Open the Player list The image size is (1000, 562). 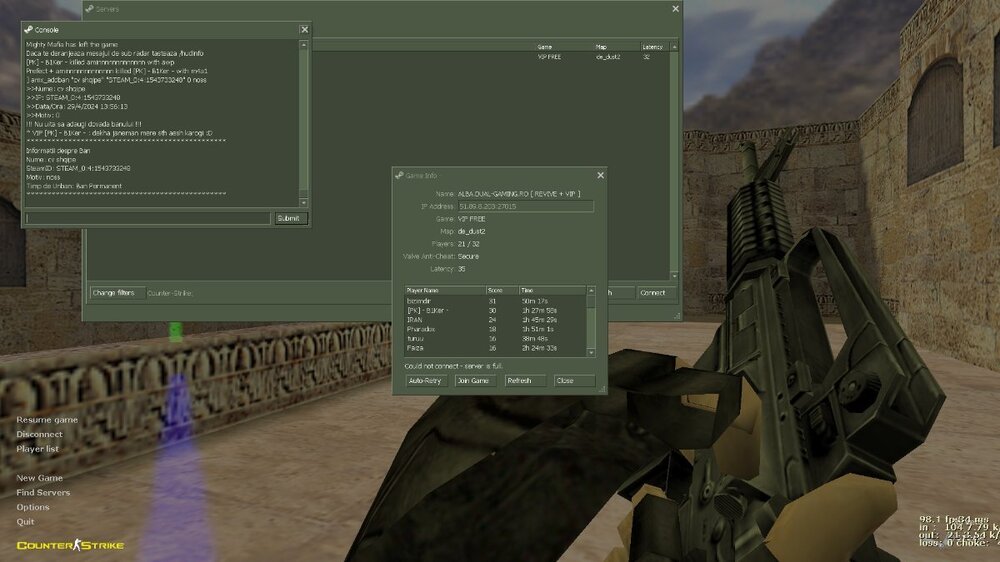(x=38, y=449)
